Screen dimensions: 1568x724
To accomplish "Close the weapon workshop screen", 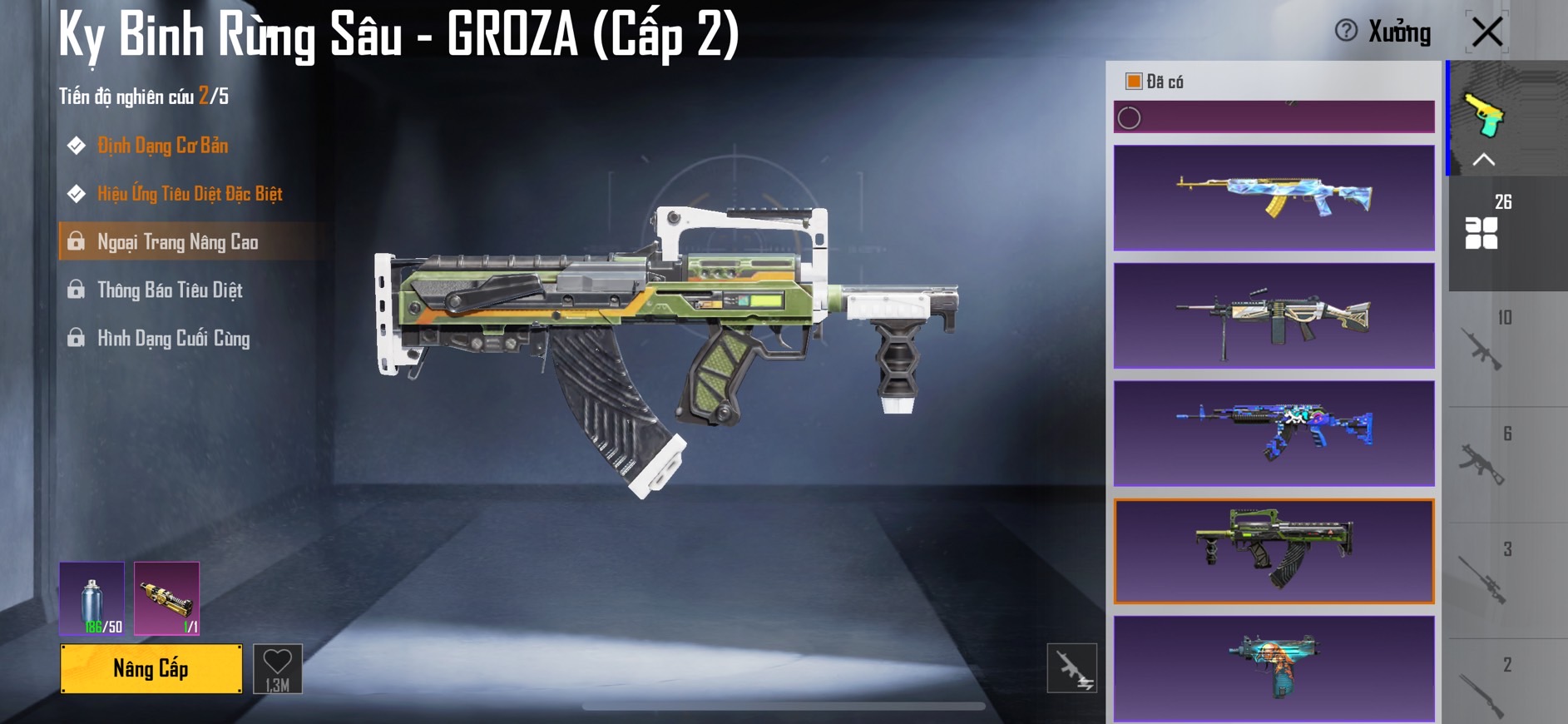I will (x=1486, y=32).
